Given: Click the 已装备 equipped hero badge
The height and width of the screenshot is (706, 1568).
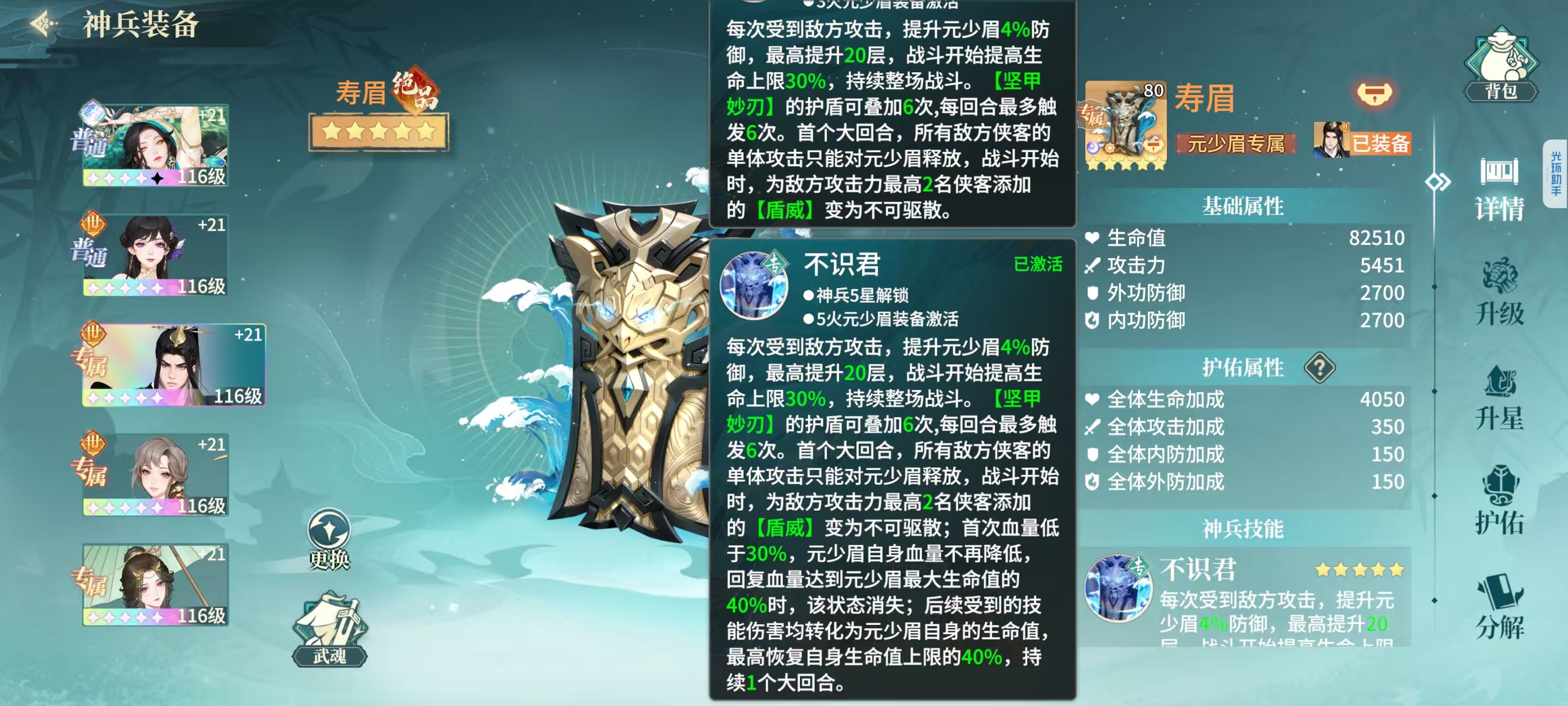Looking at the screenshot, I should click(1362, 142).
